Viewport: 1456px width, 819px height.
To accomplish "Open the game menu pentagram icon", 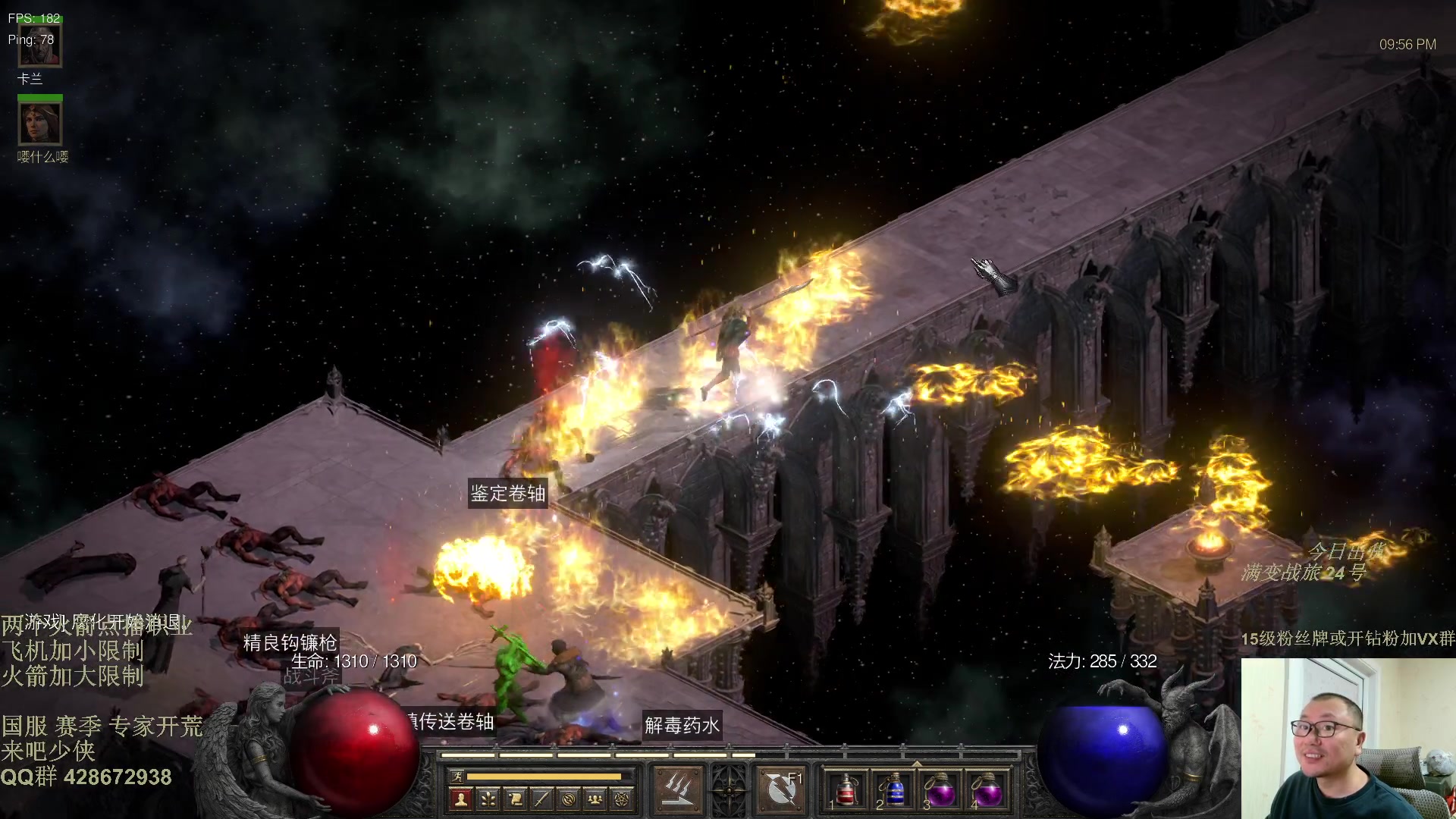I will [x=623, y=799].
